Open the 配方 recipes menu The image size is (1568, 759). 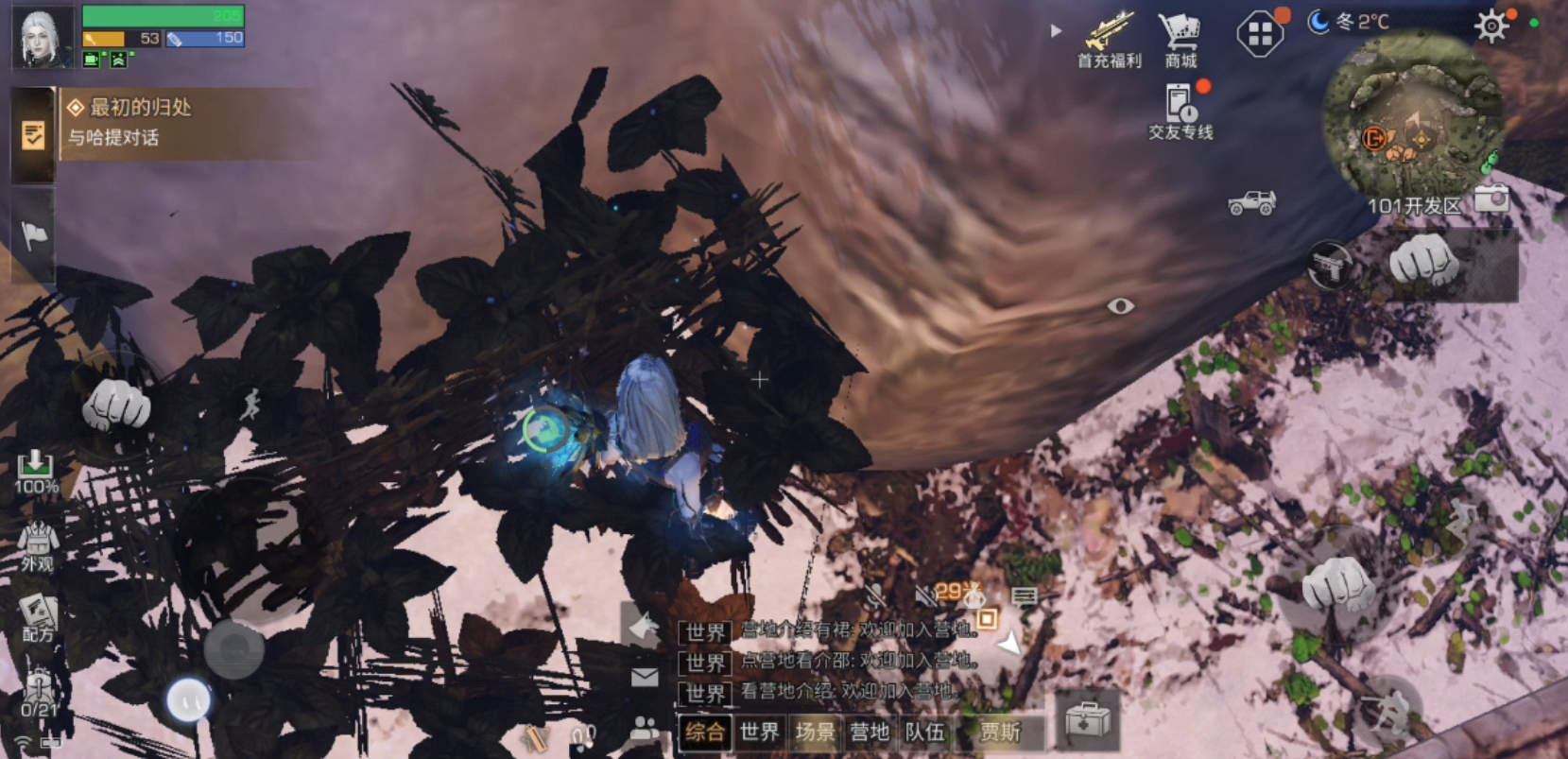(38, 617)
